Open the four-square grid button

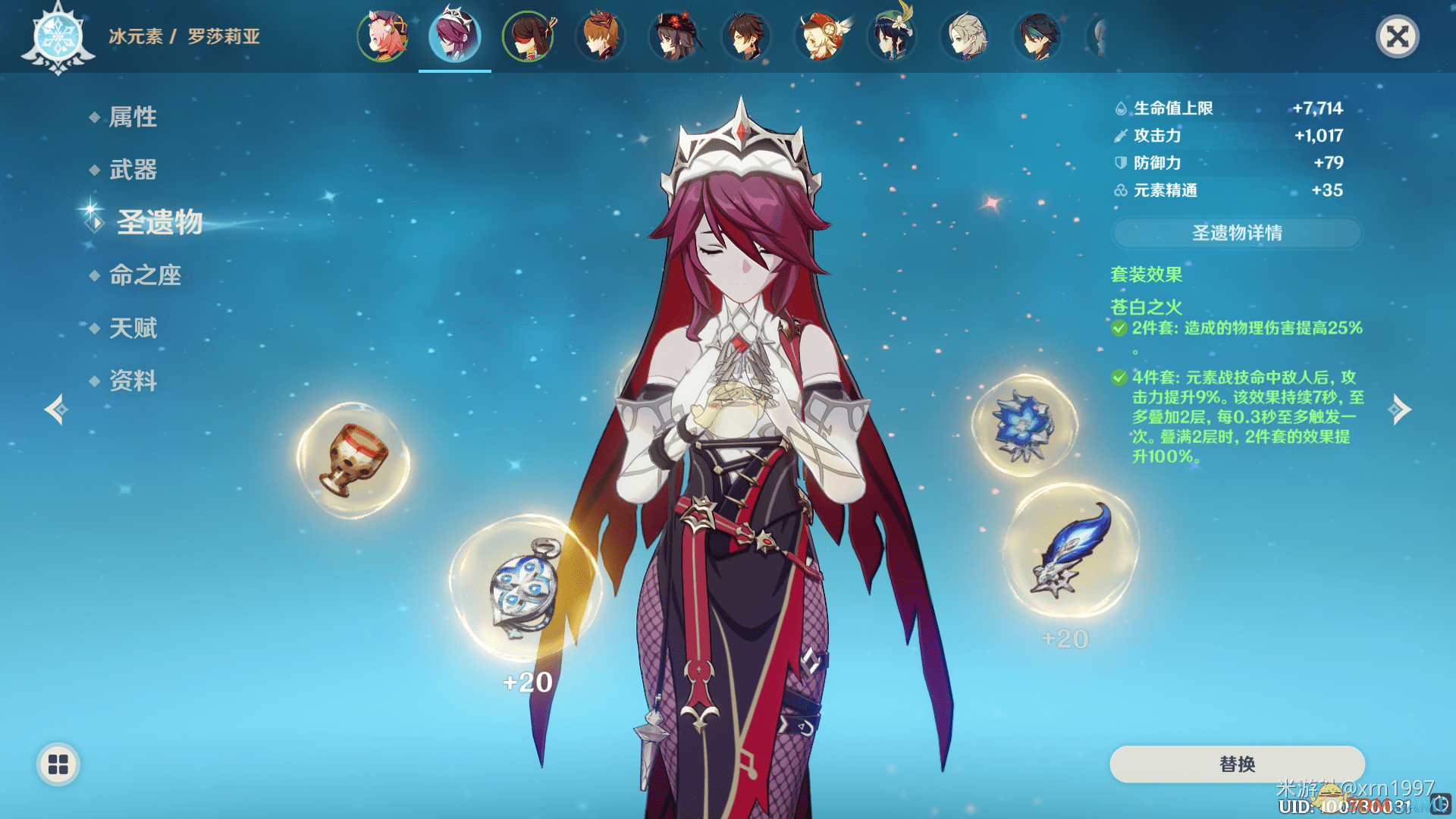pos(58,764)
